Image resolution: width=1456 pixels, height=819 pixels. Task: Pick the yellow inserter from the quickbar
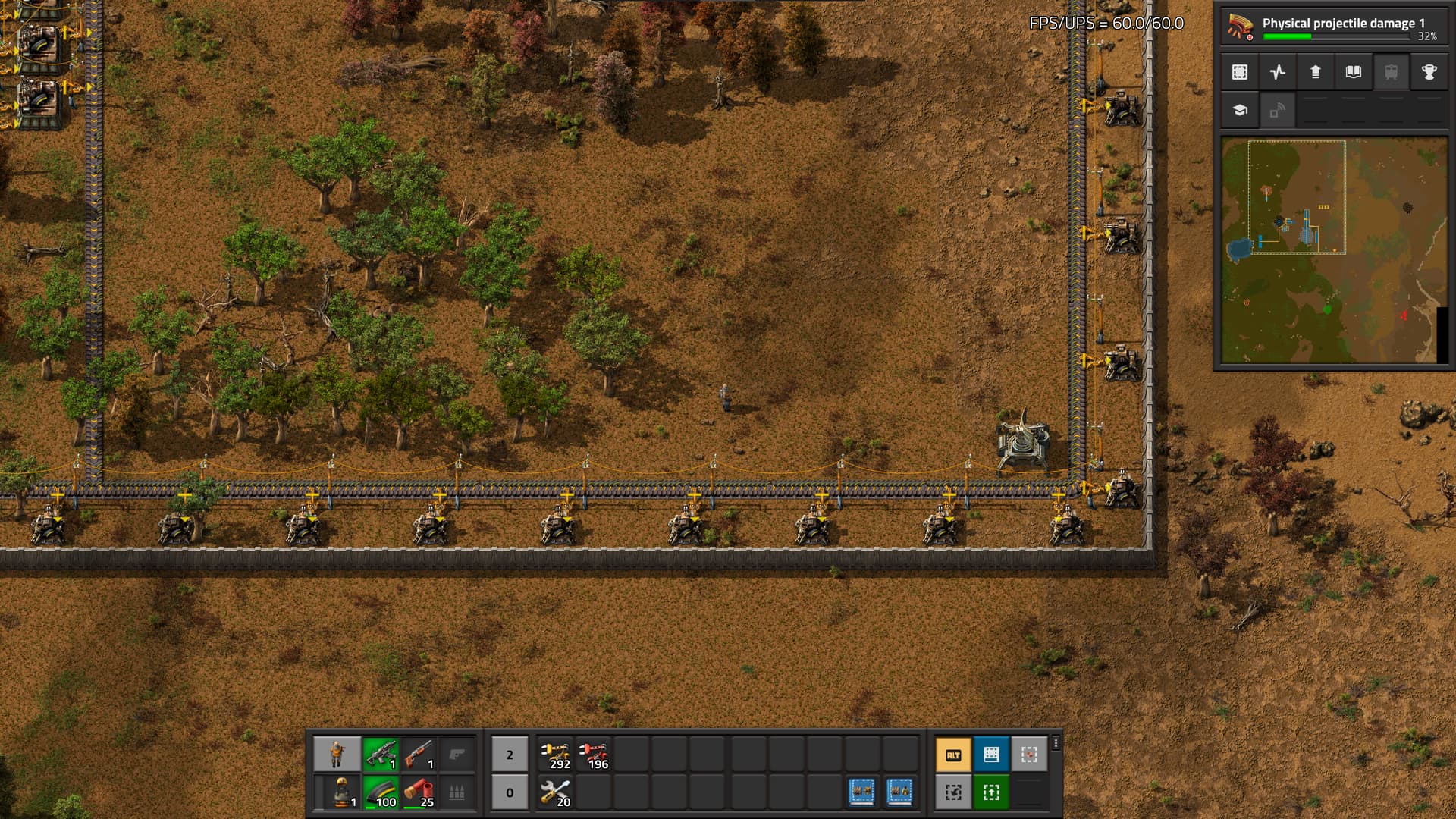[x=556, y=755]
